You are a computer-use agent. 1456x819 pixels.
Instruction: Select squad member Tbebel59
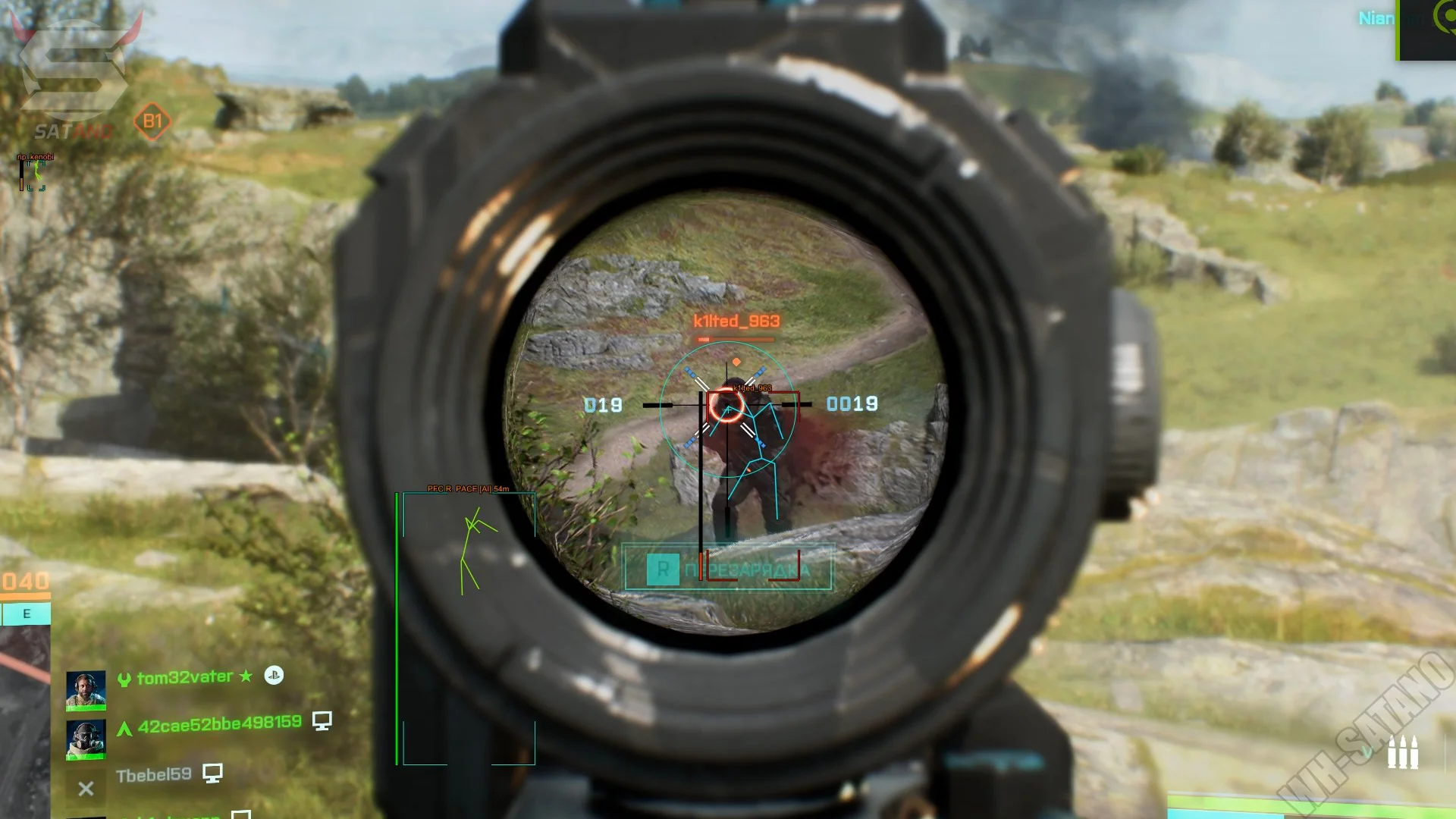(153, 775)
